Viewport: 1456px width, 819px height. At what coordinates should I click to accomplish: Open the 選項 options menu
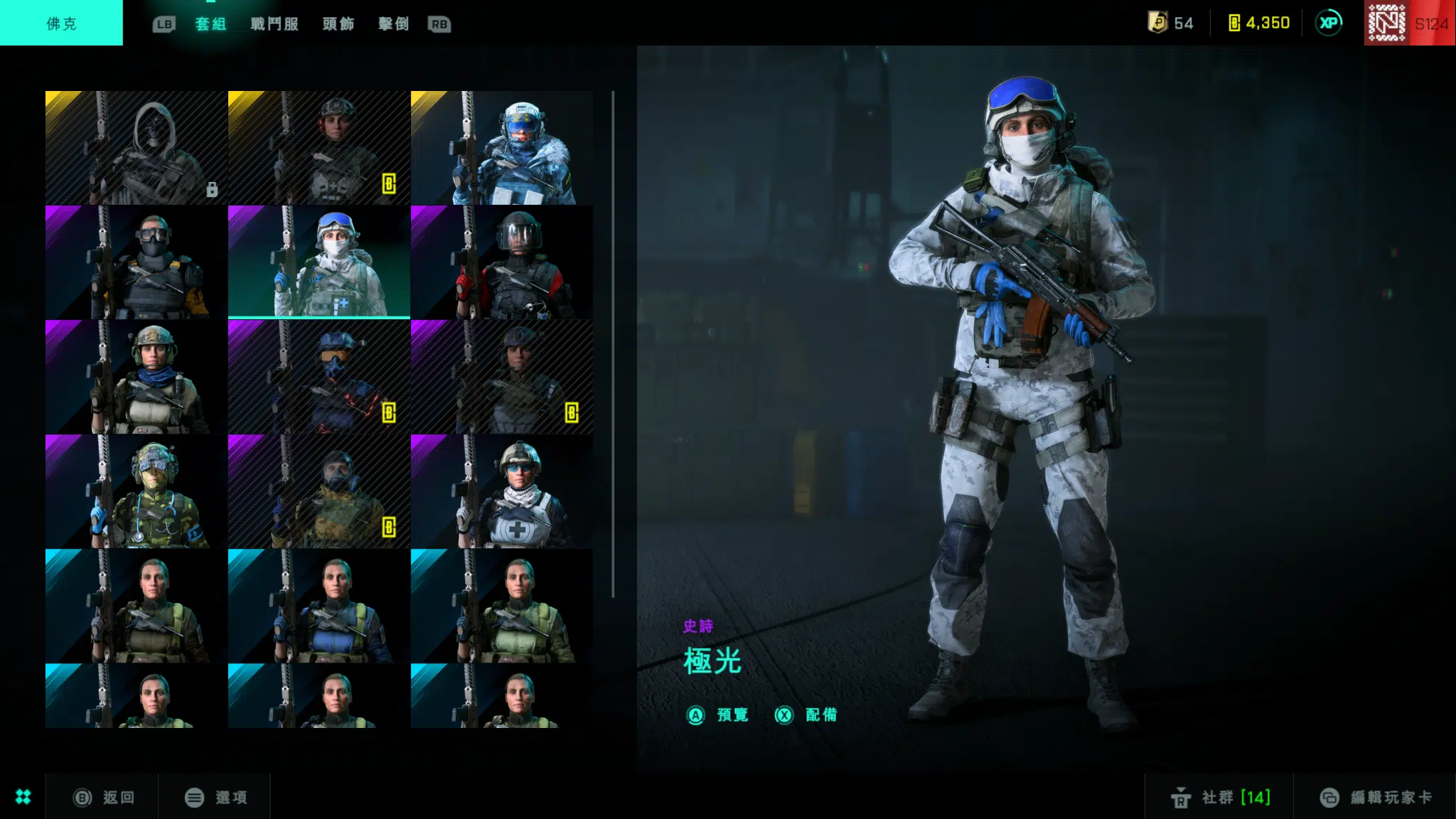pos(216,798)
